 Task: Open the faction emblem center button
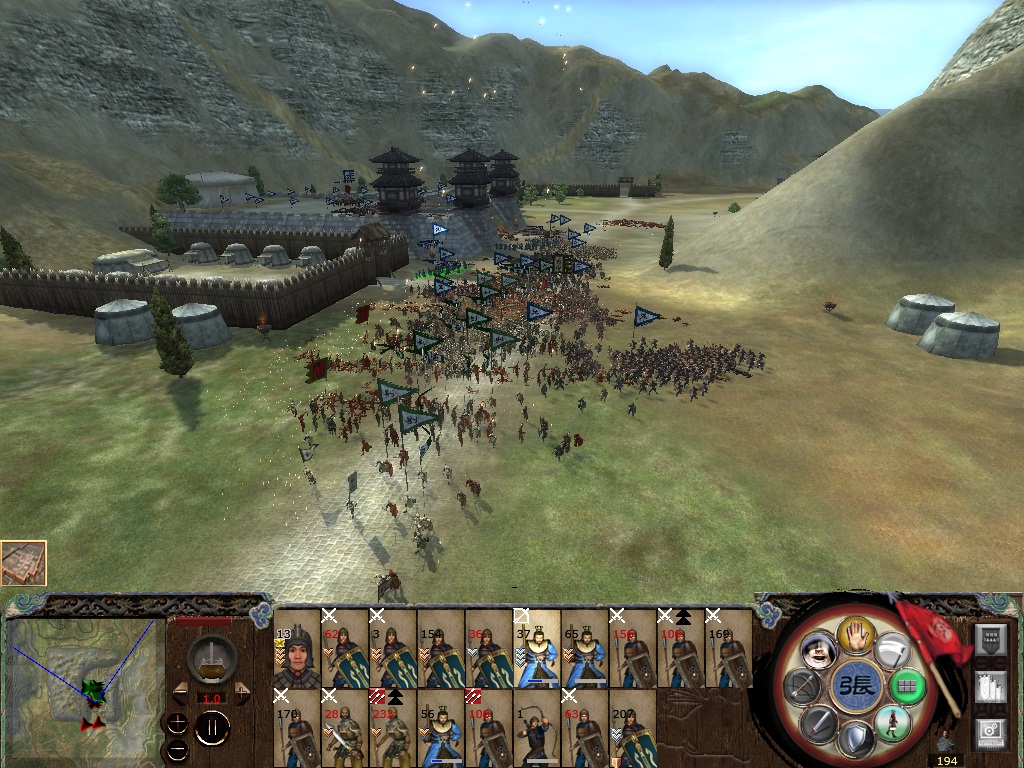click(856, 687)
